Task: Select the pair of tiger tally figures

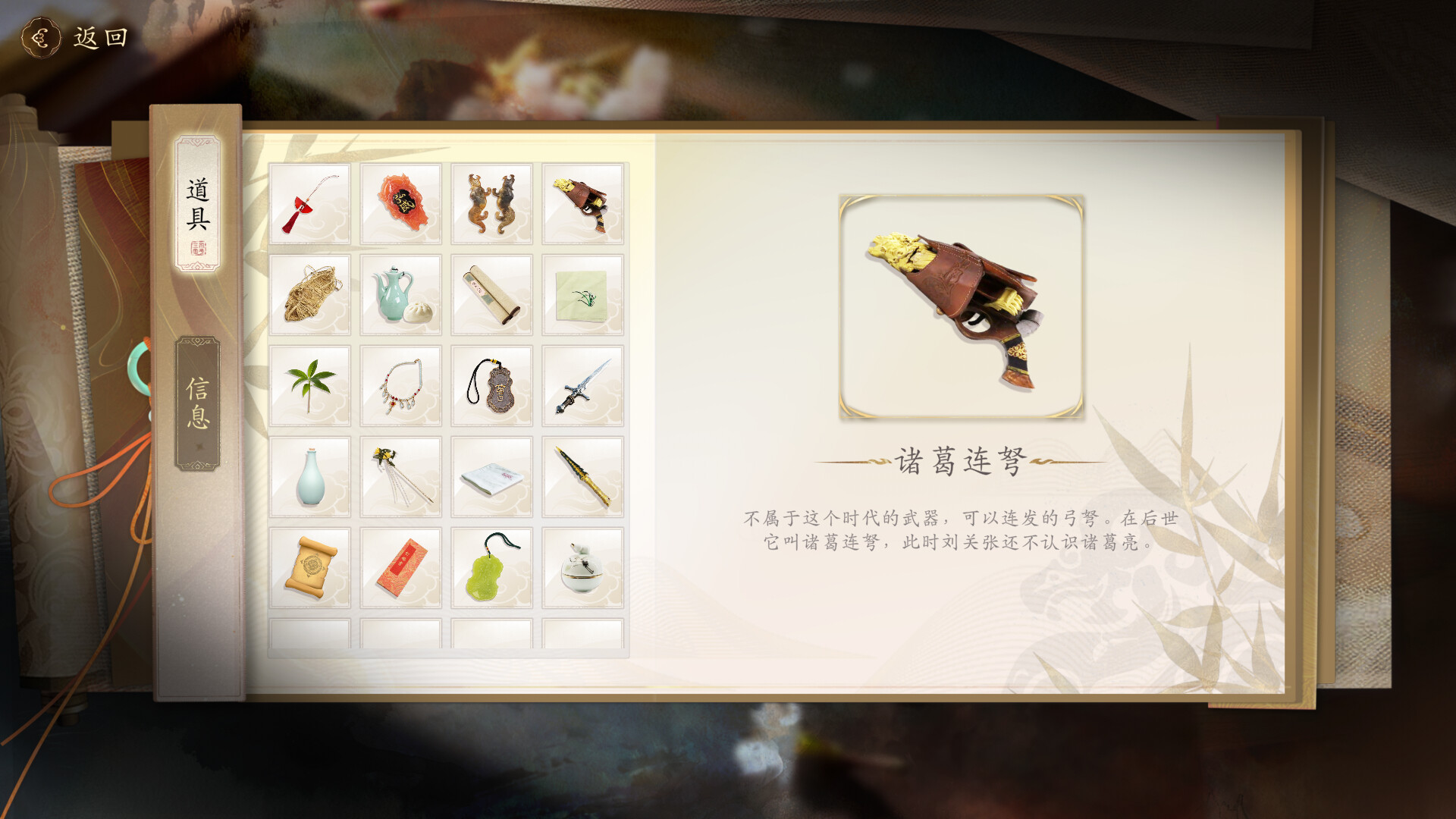Action: click(x=491, y=201)
